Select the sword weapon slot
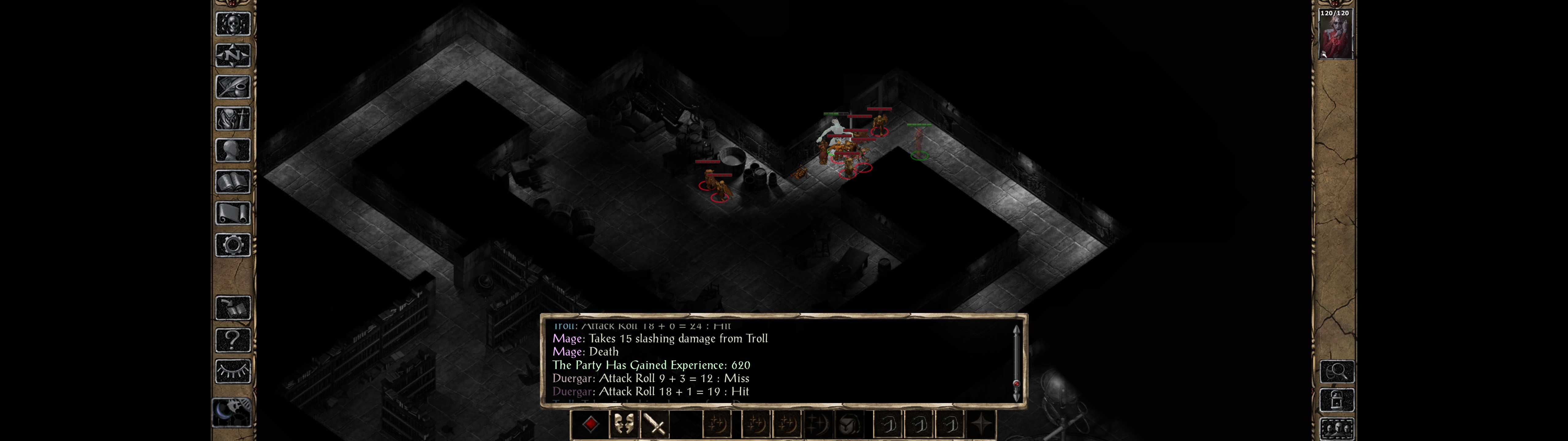This screenshot has height=441, width=1568. [655, 424]
